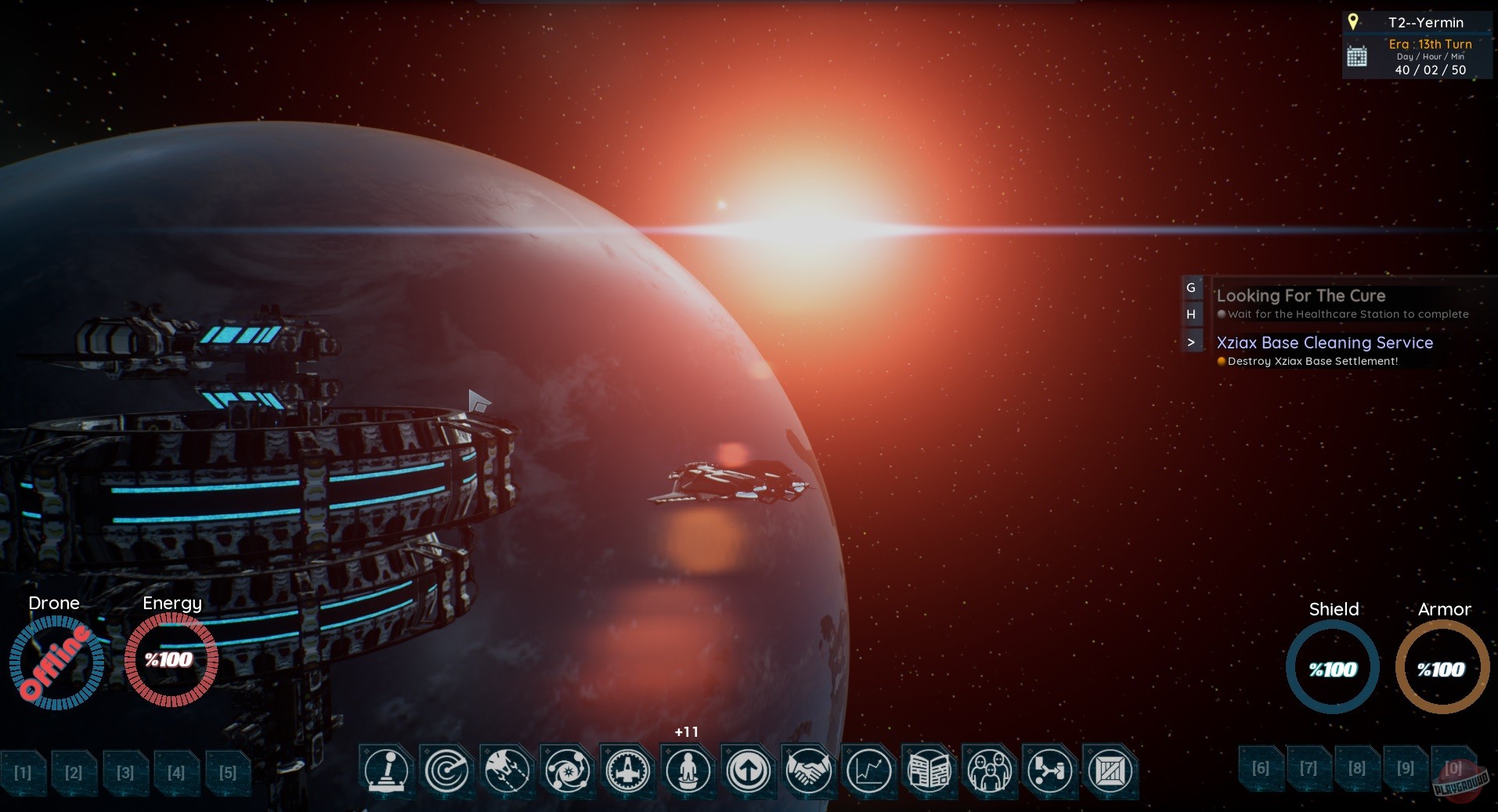Click the upgrade arrow icon
The image size is (1498, 812).
(749, 771)
